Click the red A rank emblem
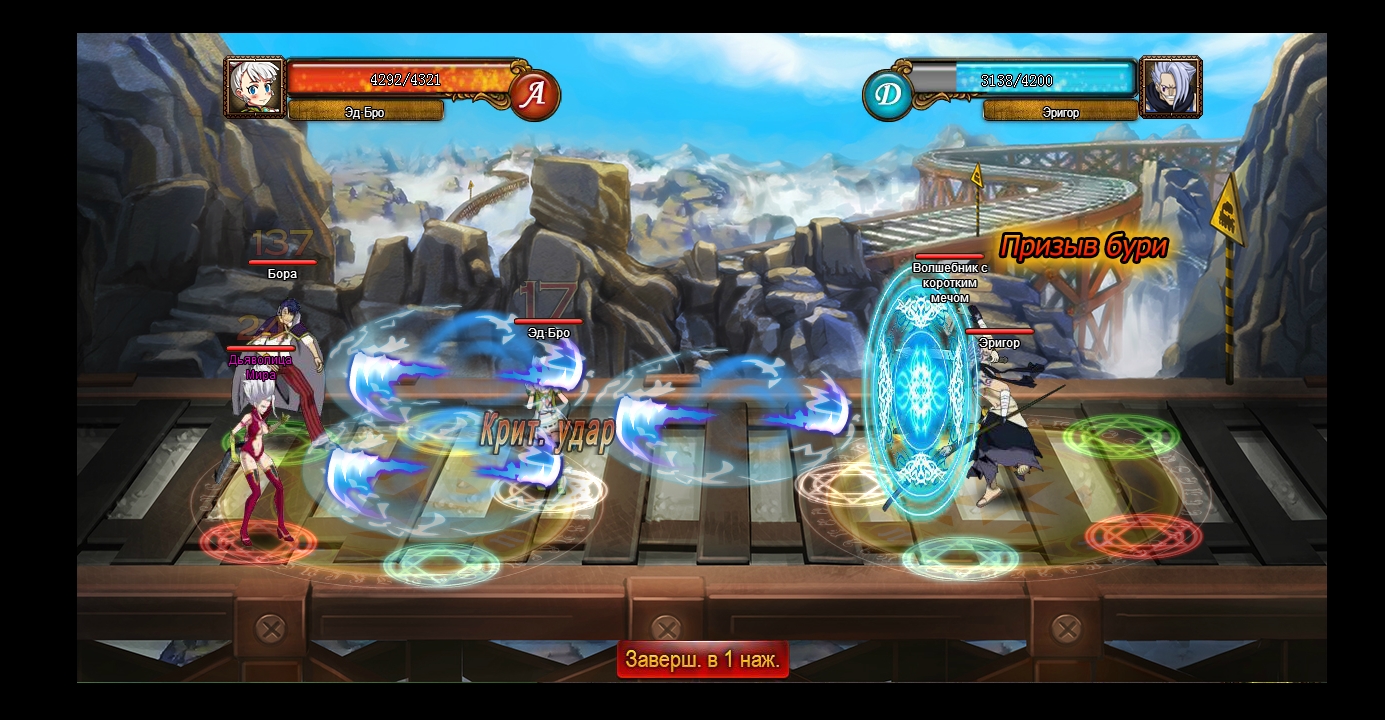 (535, 95)
